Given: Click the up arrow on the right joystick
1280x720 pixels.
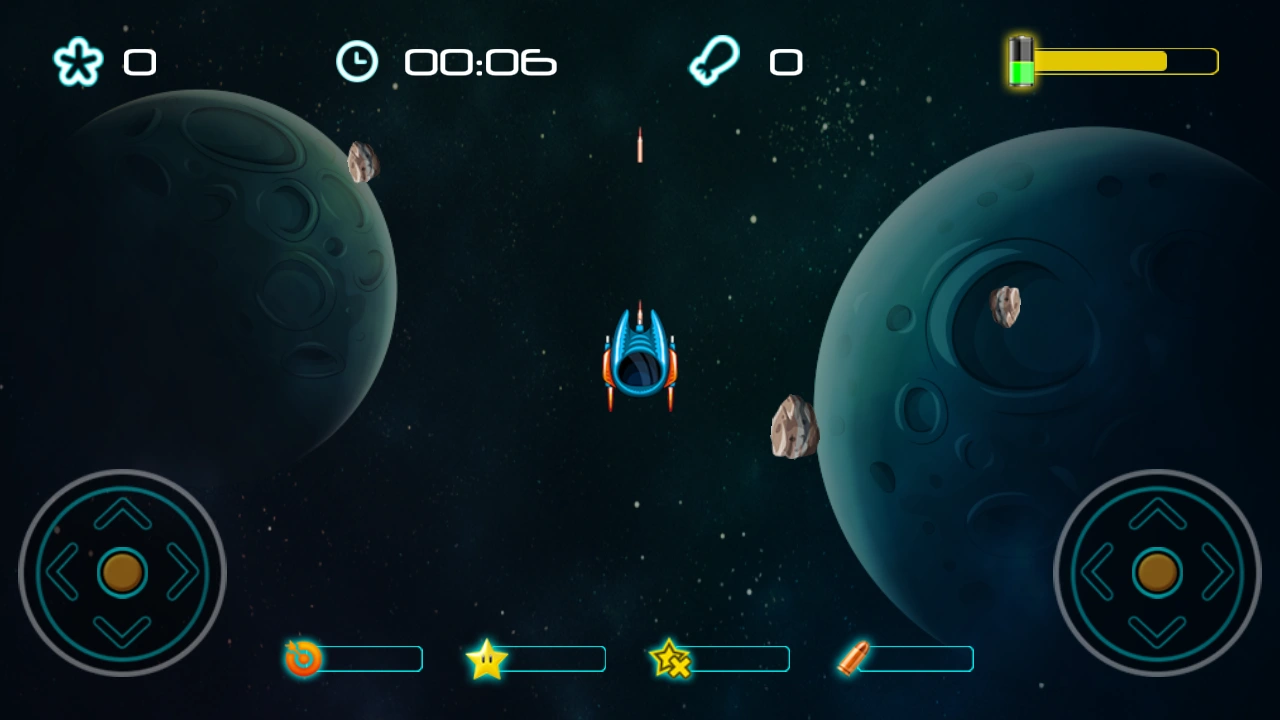Looking at the screenshot, I should 1157,513.
